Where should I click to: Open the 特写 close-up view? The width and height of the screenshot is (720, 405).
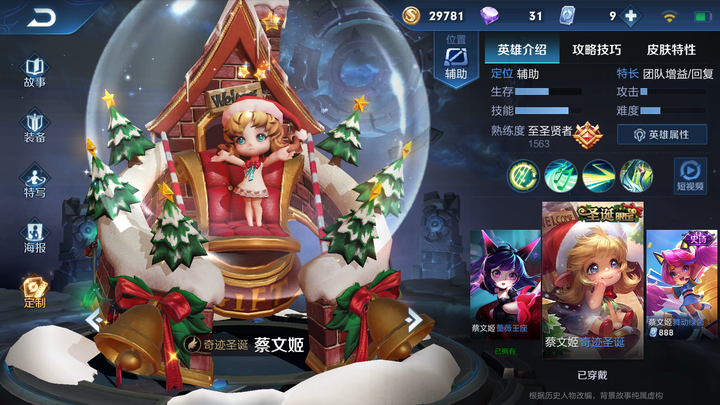(x=34, y=182)
